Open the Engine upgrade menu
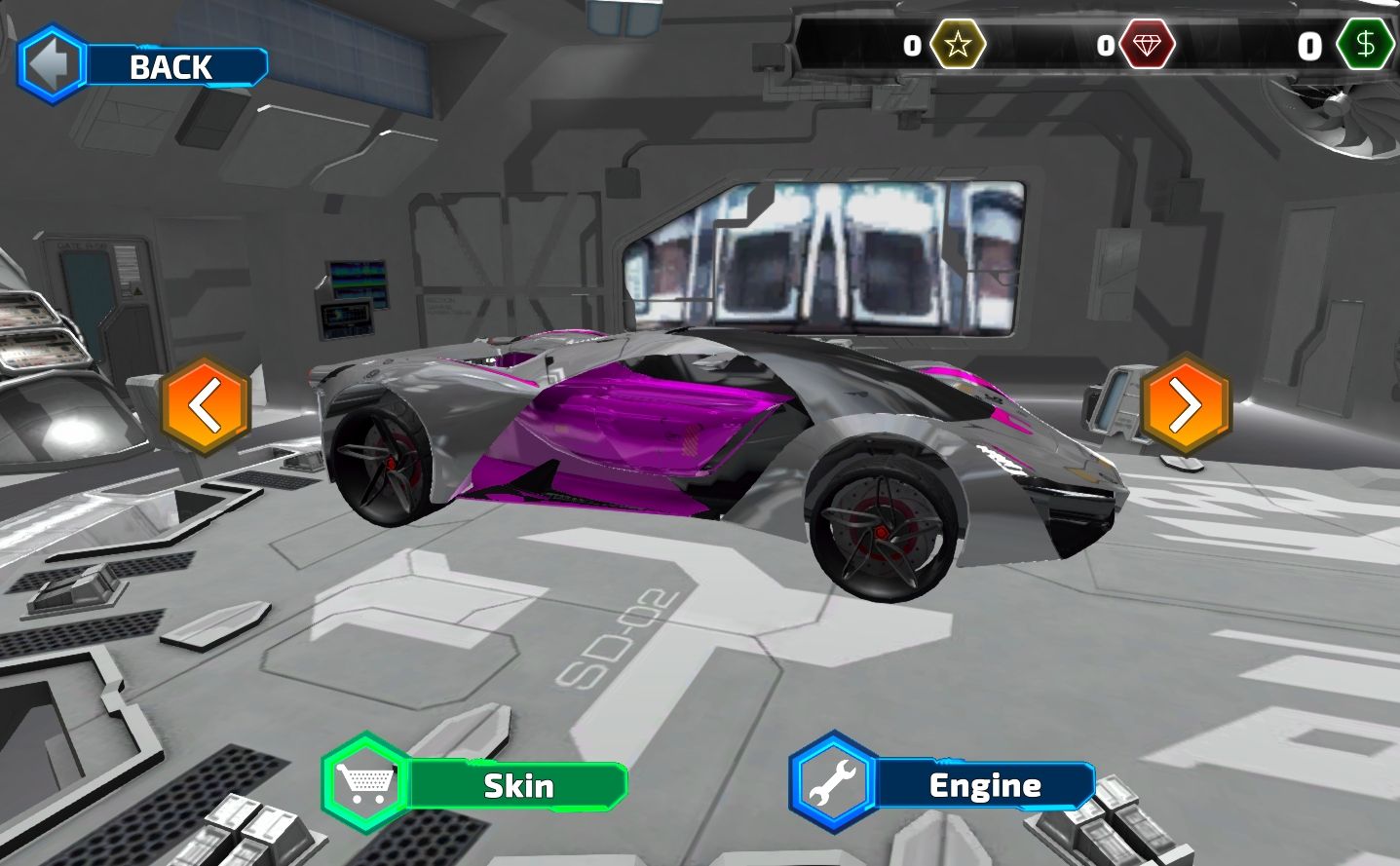 tap(943, 784)
